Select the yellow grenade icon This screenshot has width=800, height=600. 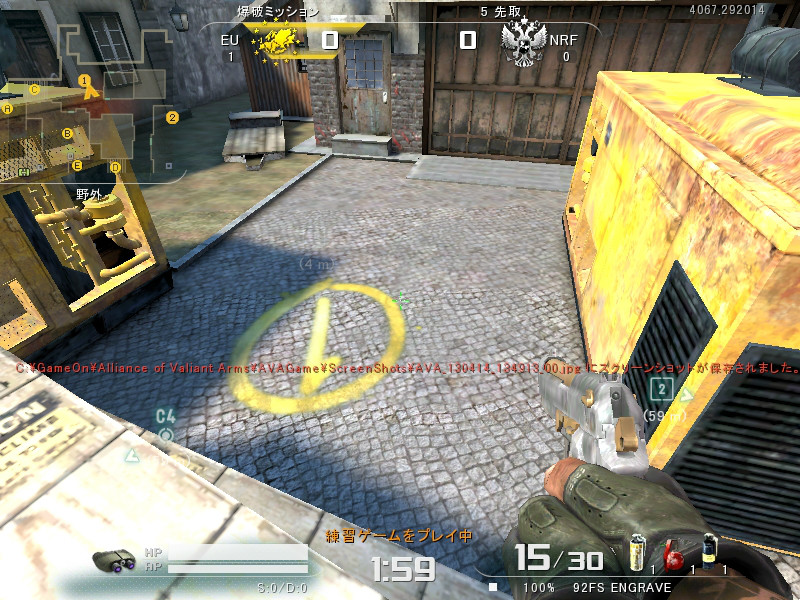(x=635, y=551)
